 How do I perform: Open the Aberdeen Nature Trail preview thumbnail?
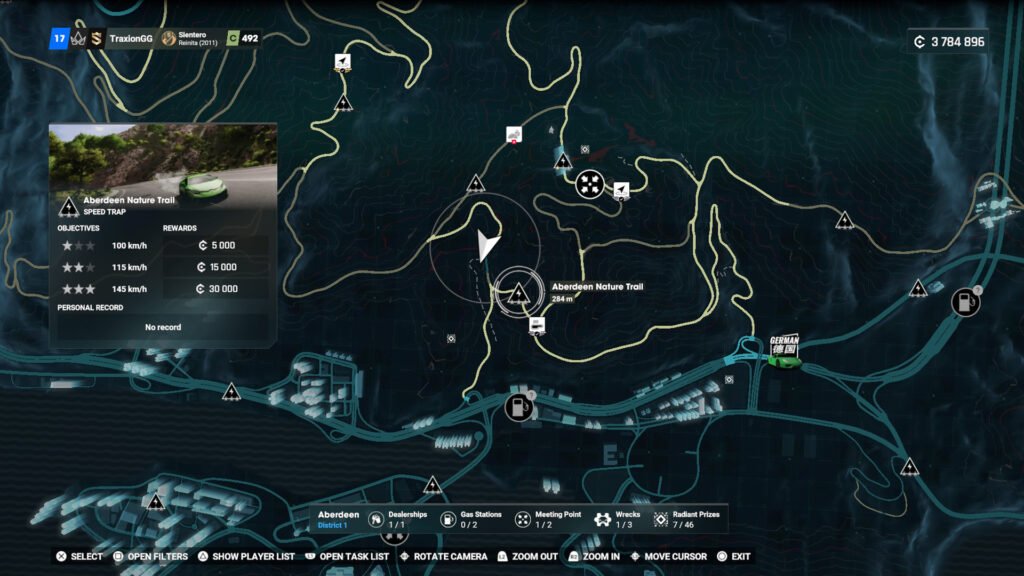click(163, 158)
